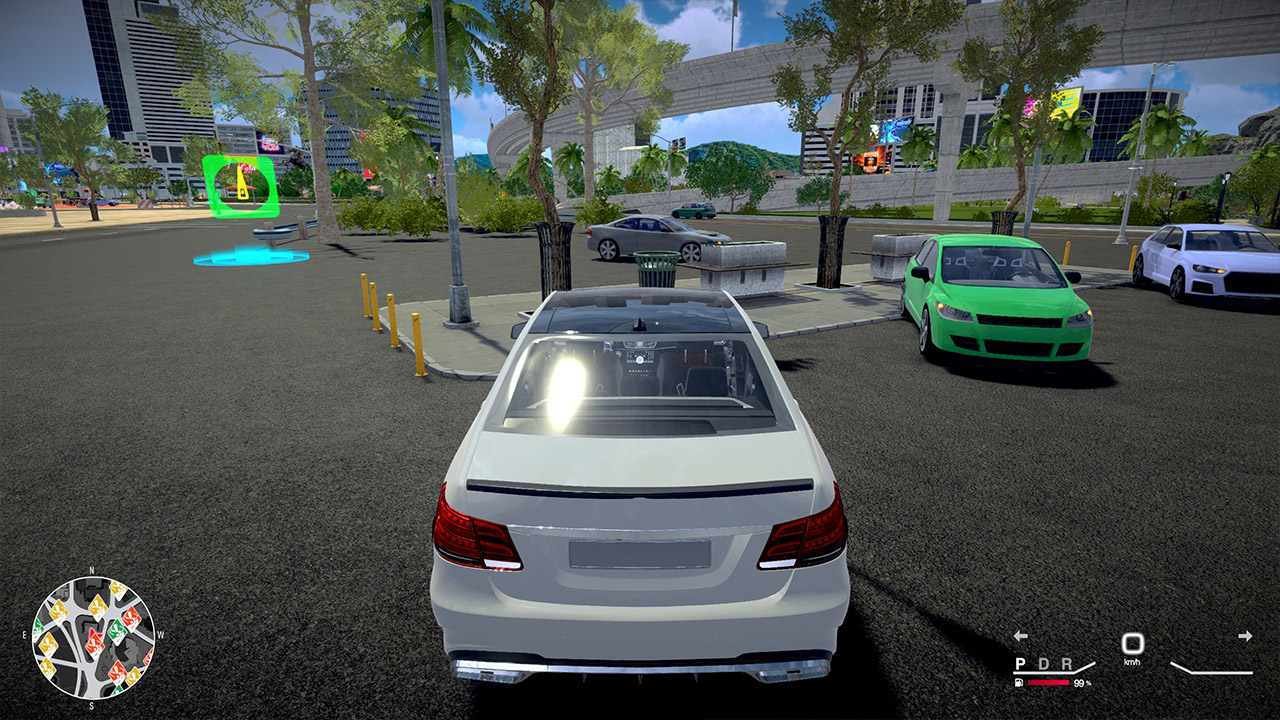Toggle the right turn signal arrow
This screenshot has width=1280, height=720.
point(1245,636)
